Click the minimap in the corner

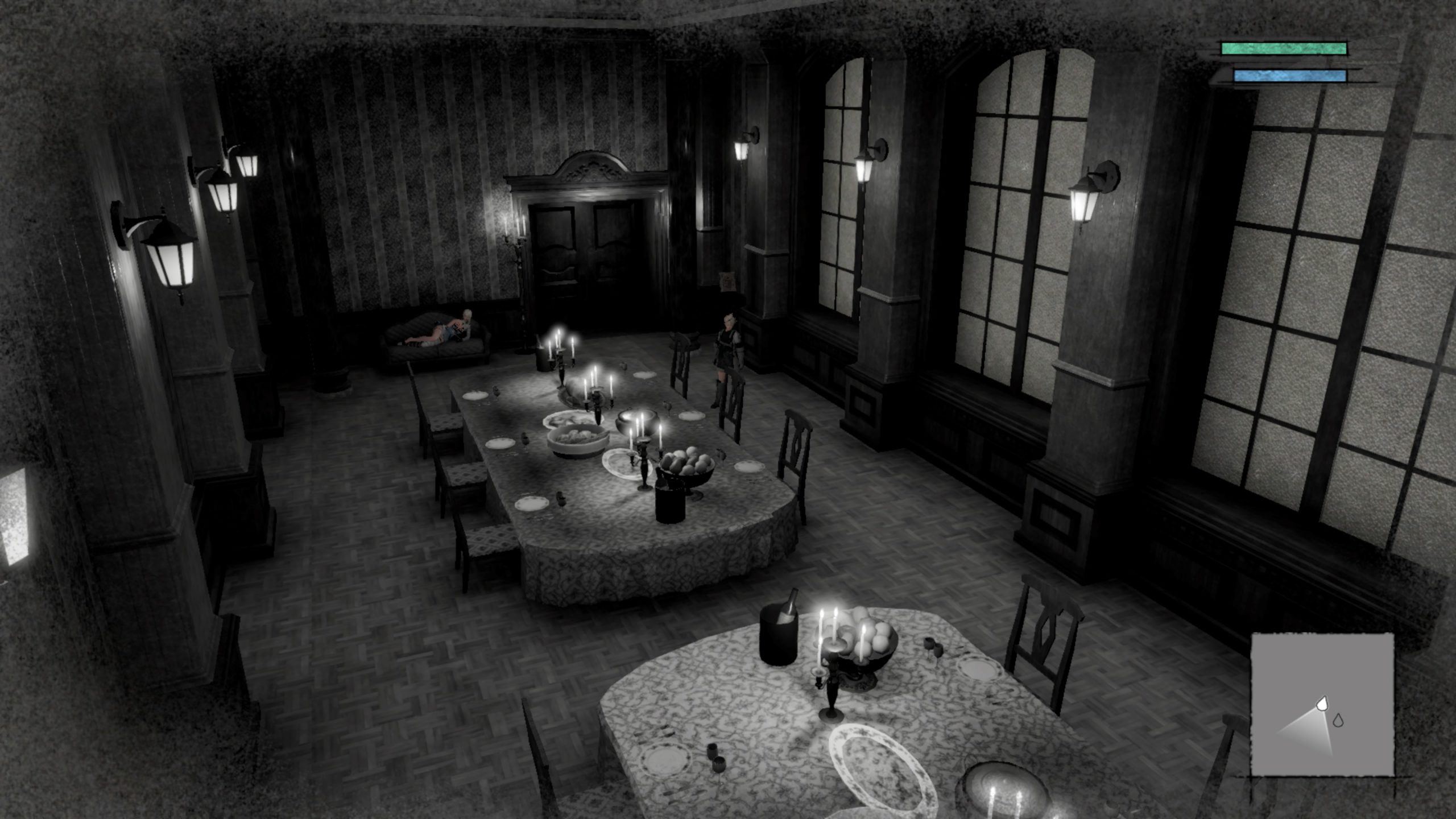pos(1322,704)
